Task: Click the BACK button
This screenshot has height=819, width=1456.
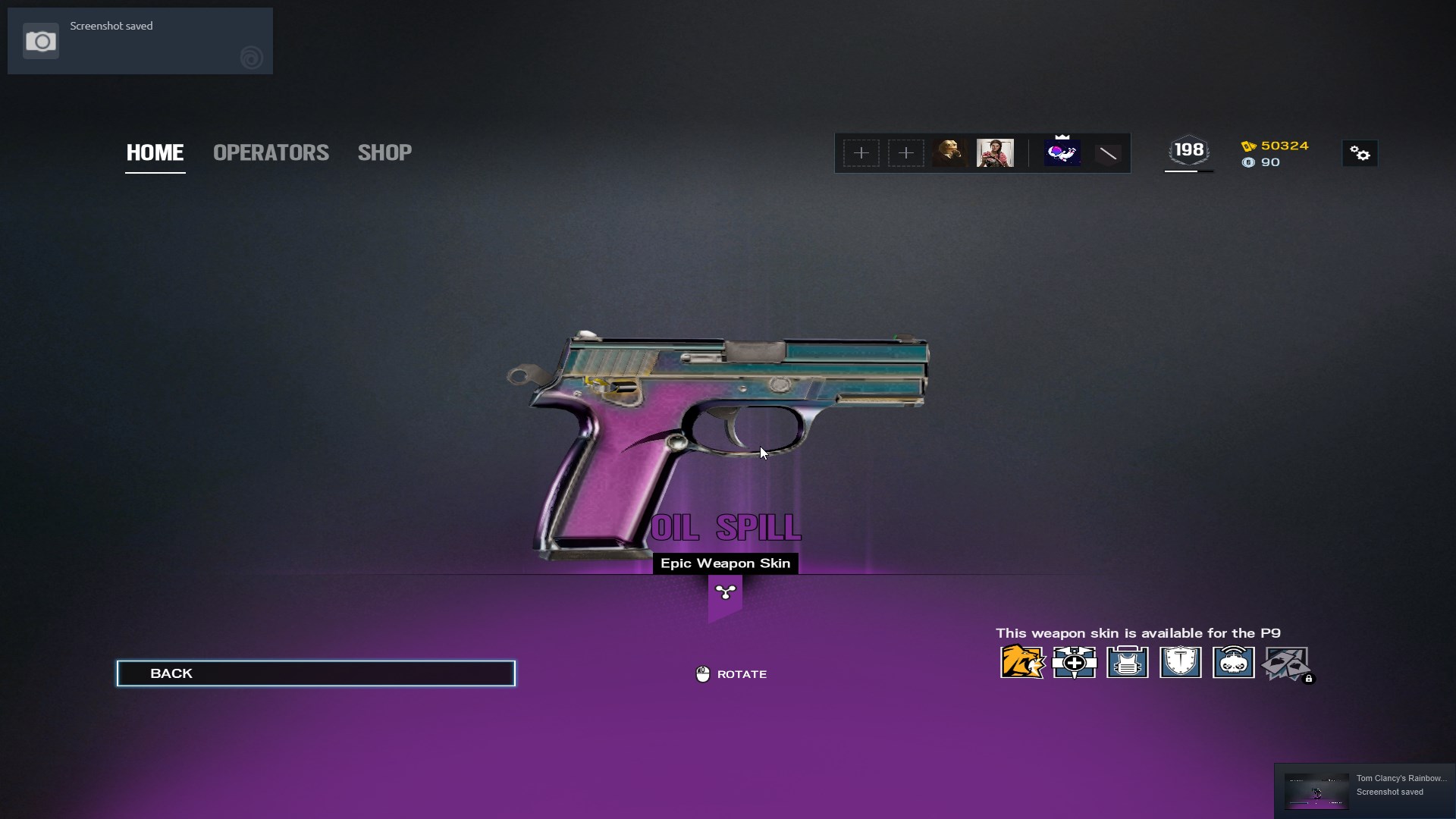Action: [x=315, y=673]
